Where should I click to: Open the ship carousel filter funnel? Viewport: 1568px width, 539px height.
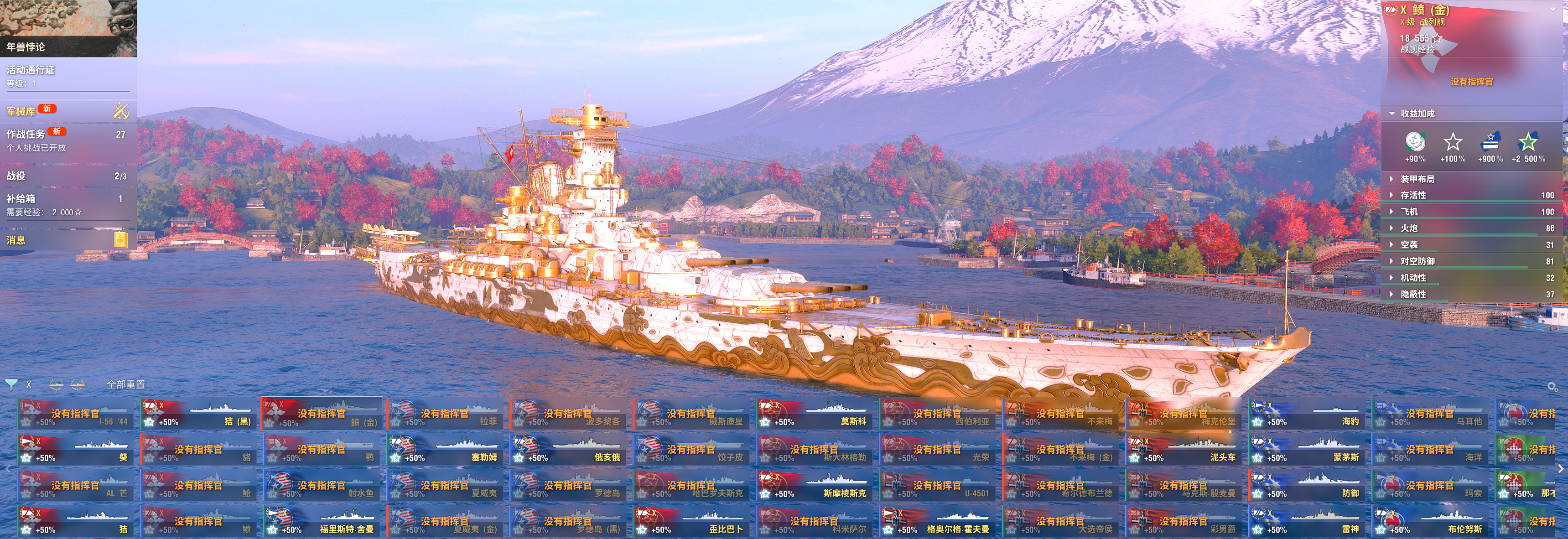(11, 384)
